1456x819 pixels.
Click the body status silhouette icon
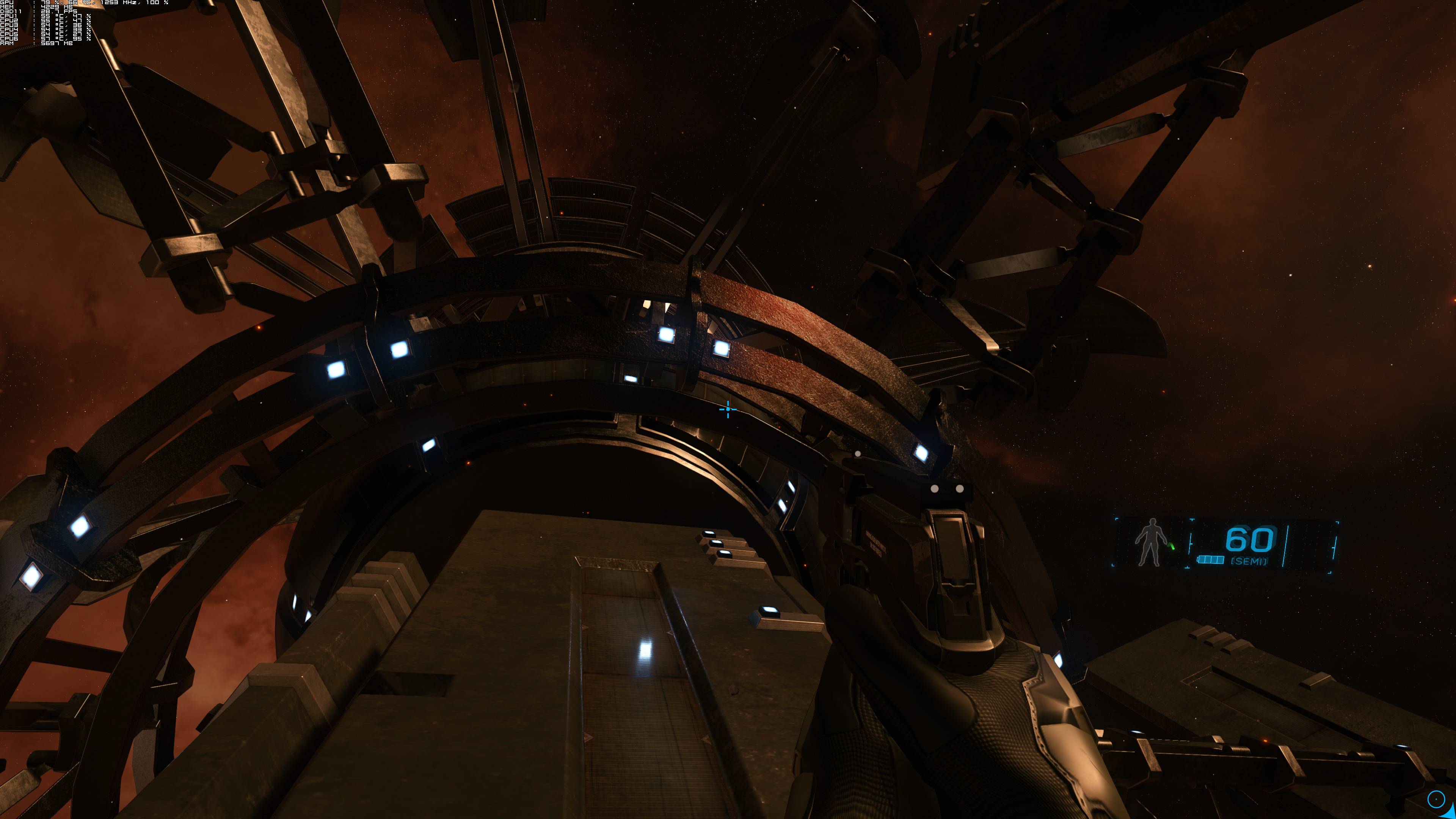pos(1148,542)
